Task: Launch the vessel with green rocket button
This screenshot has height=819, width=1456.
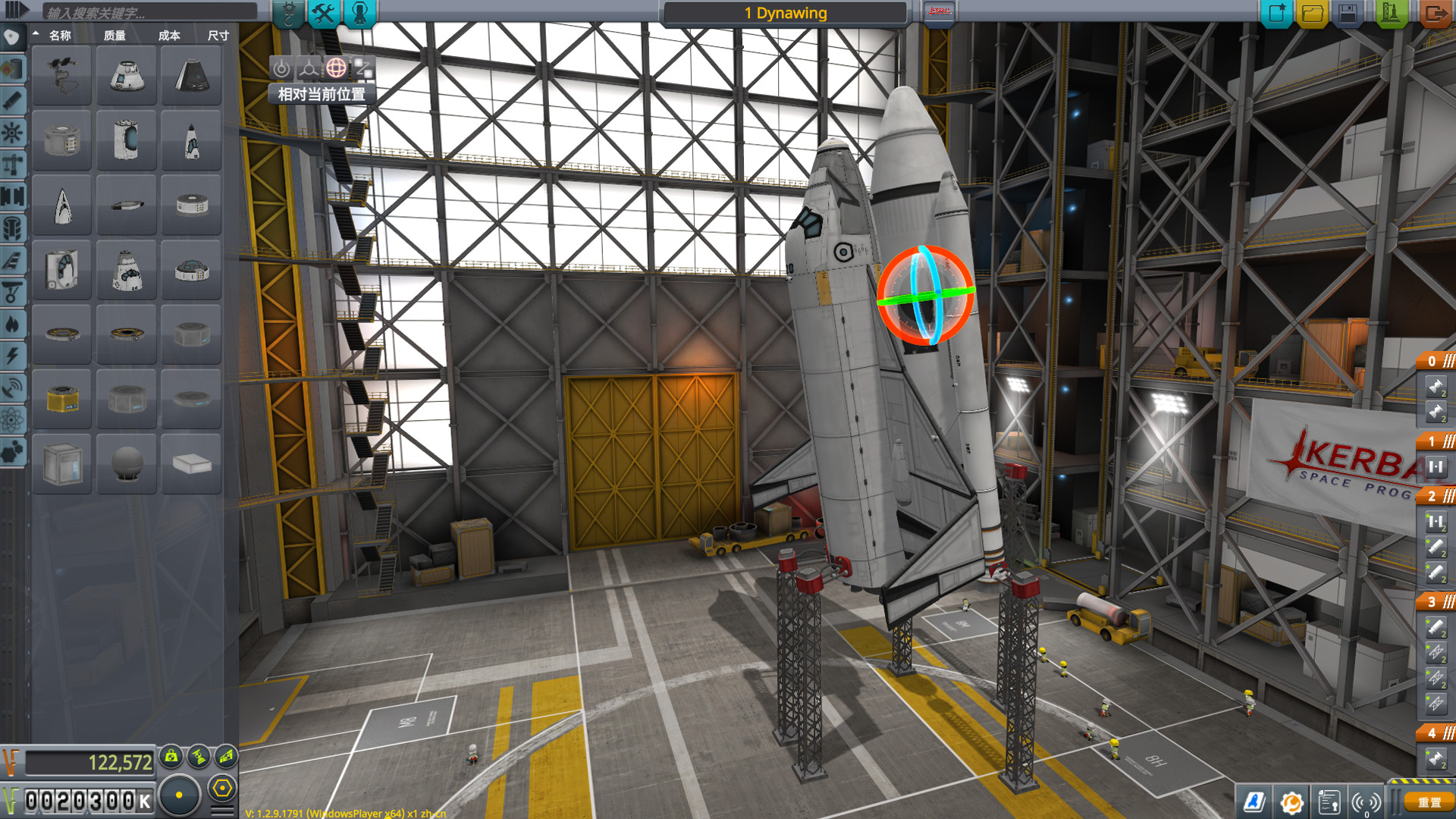Action: 1392,13
